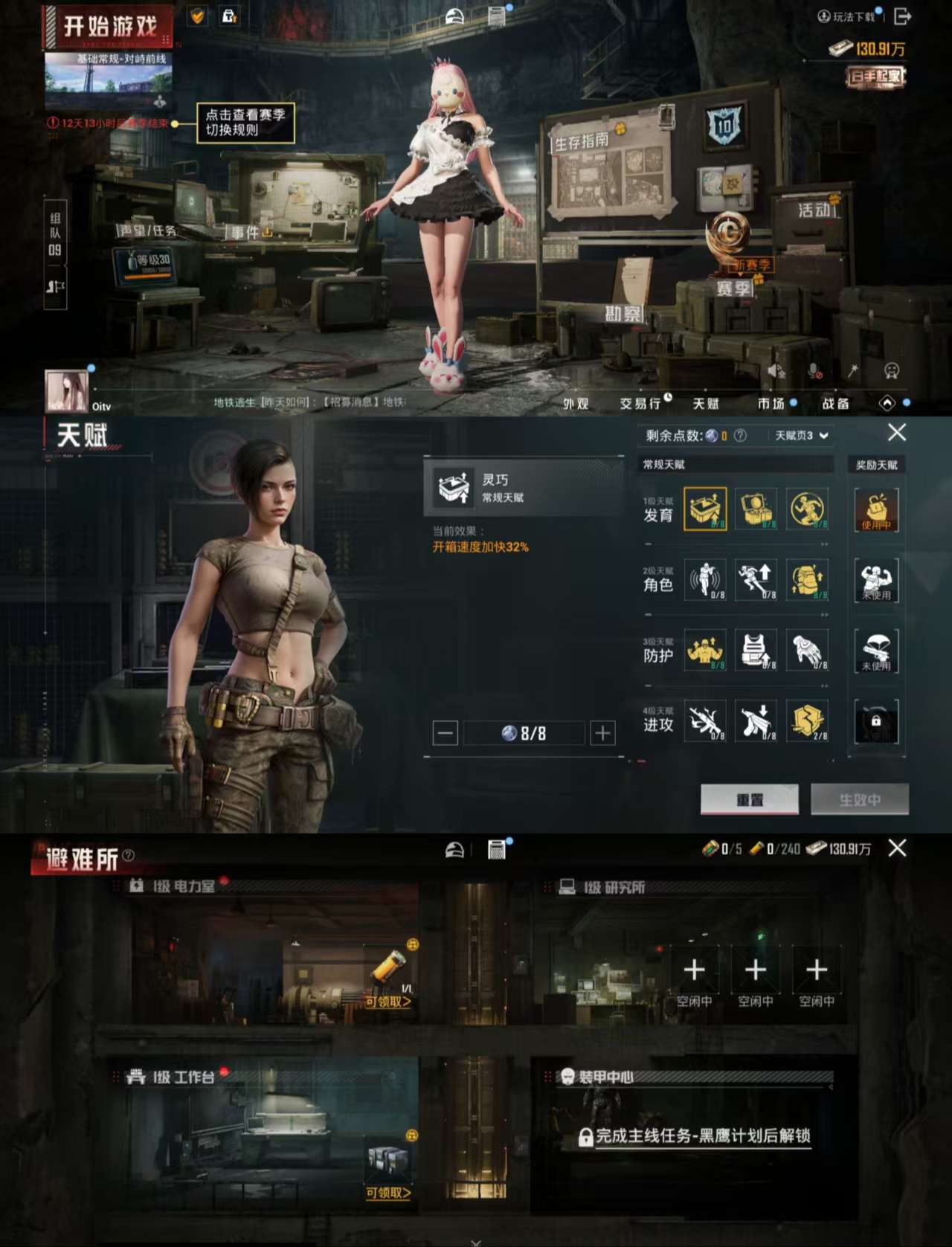The height and width of the screenshot is (1247, 952).
Task: Switch to the 外观 tab
Action: point(578,404)
